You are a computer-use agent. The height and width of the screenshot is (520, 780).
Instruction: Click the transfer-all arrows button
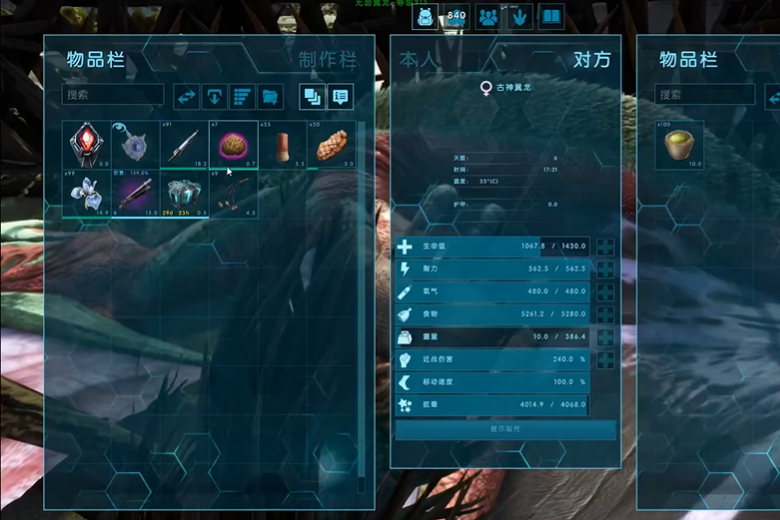[186, 97]
